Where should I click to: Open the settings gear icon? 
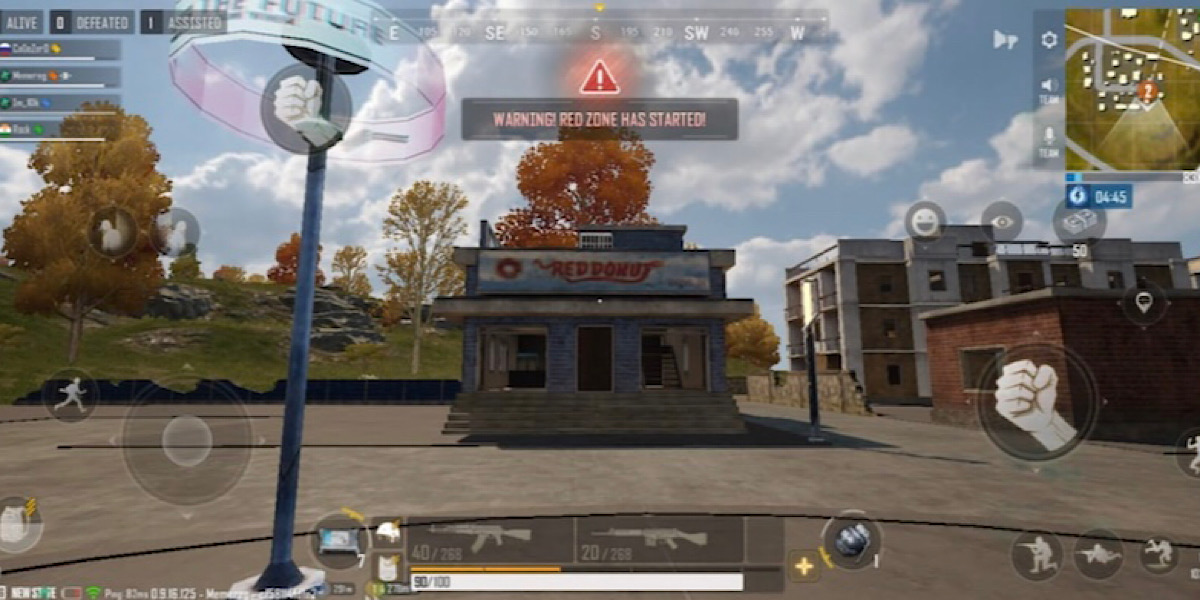(1049, 40)
